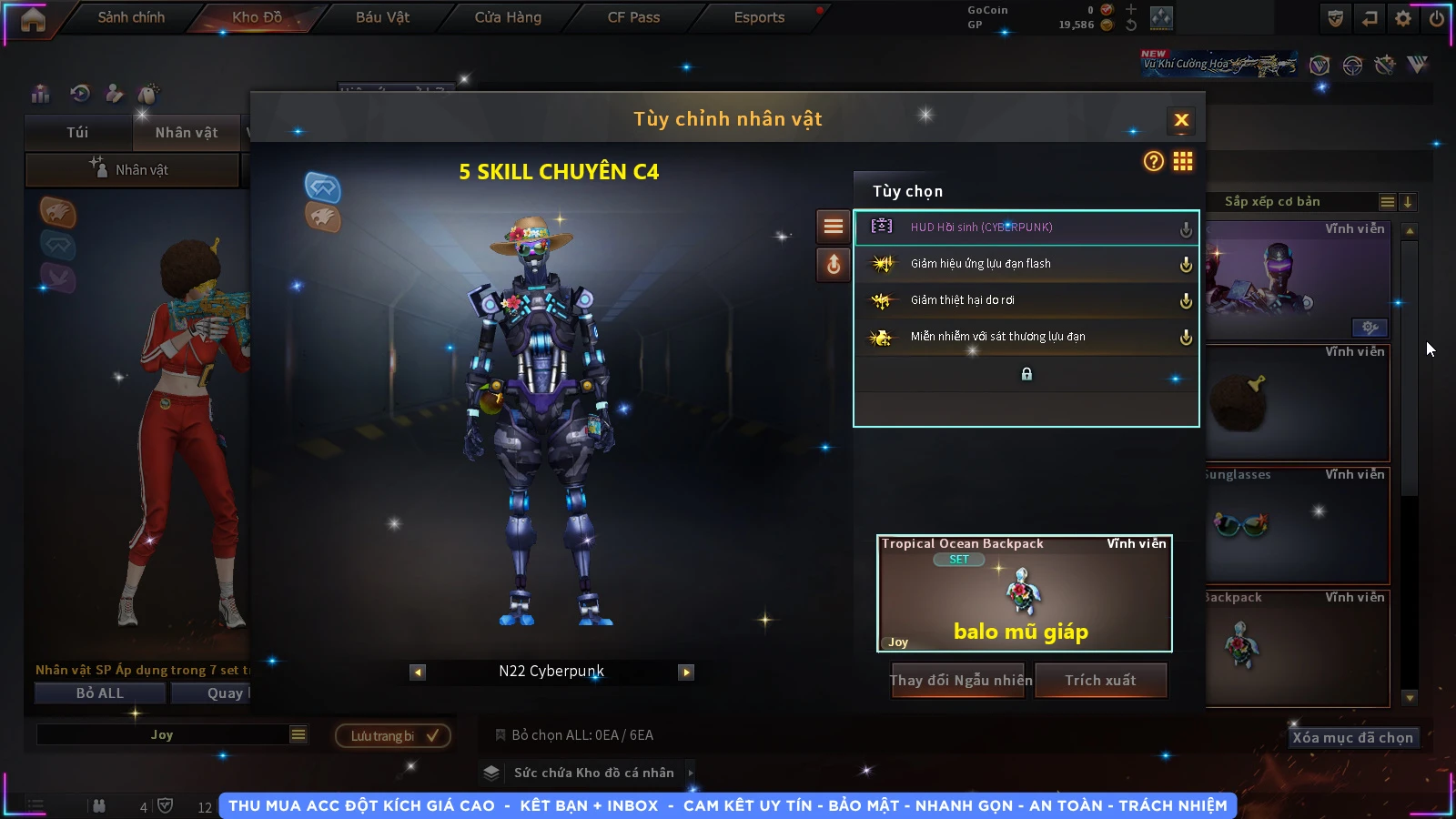Open the settings gear icon
Image resolution: width=1456 pixels, height=819 pixels.
tap(1403, 18)
